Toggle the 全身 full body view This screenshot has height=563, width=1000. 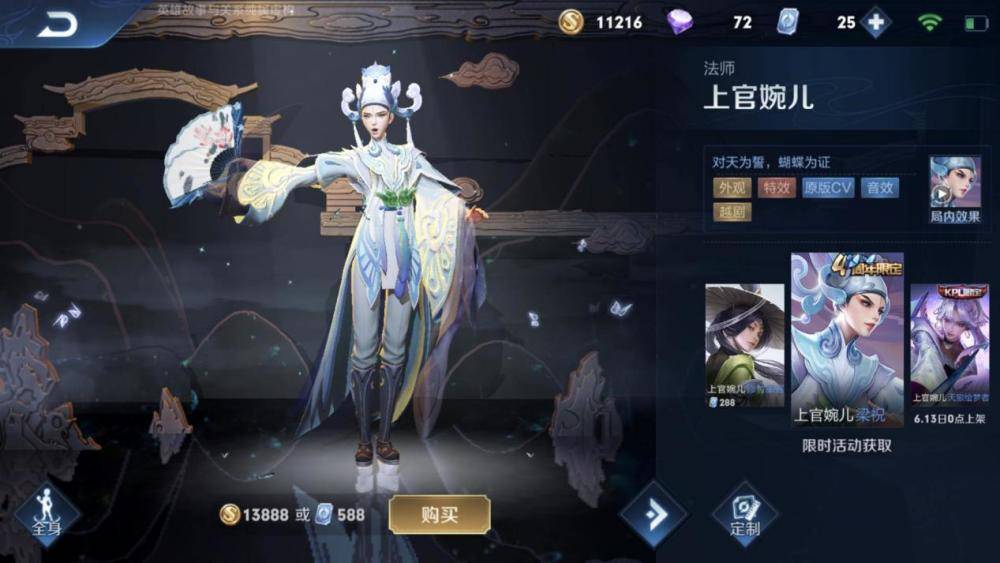(46, 514)
